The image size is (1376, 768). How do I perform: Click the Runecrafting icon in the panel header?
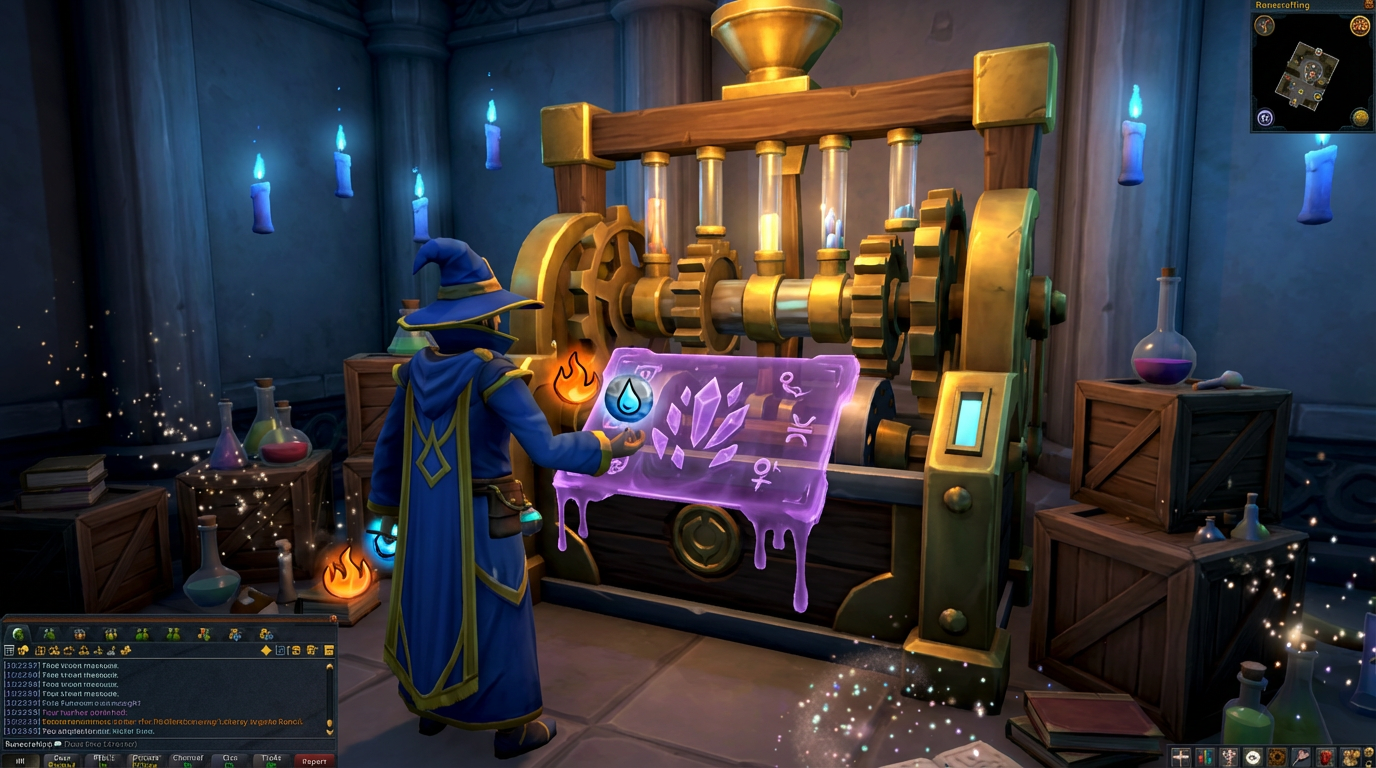(x=1367, y=6)
